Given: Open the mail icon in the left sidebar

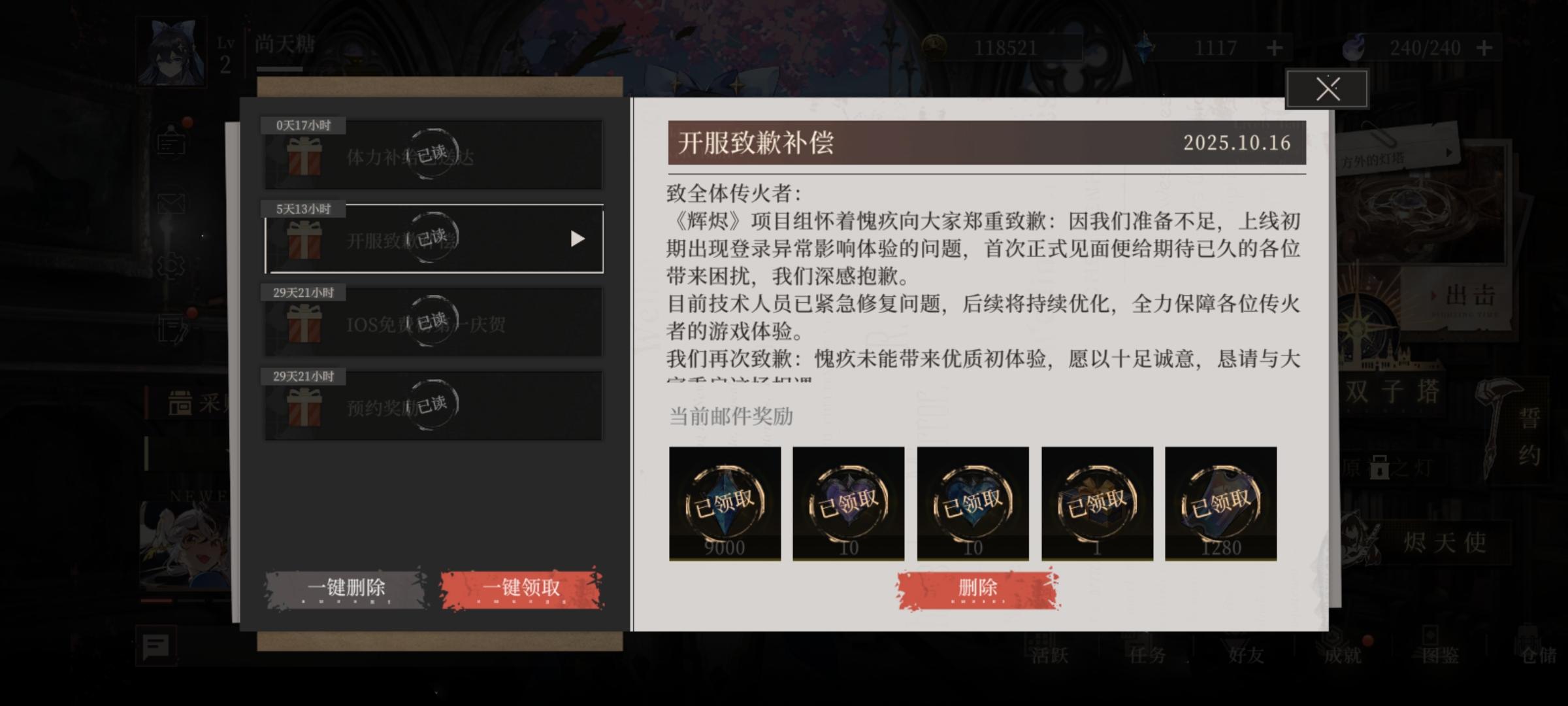Looking at the screenshot, I should [x=172, y=204].
